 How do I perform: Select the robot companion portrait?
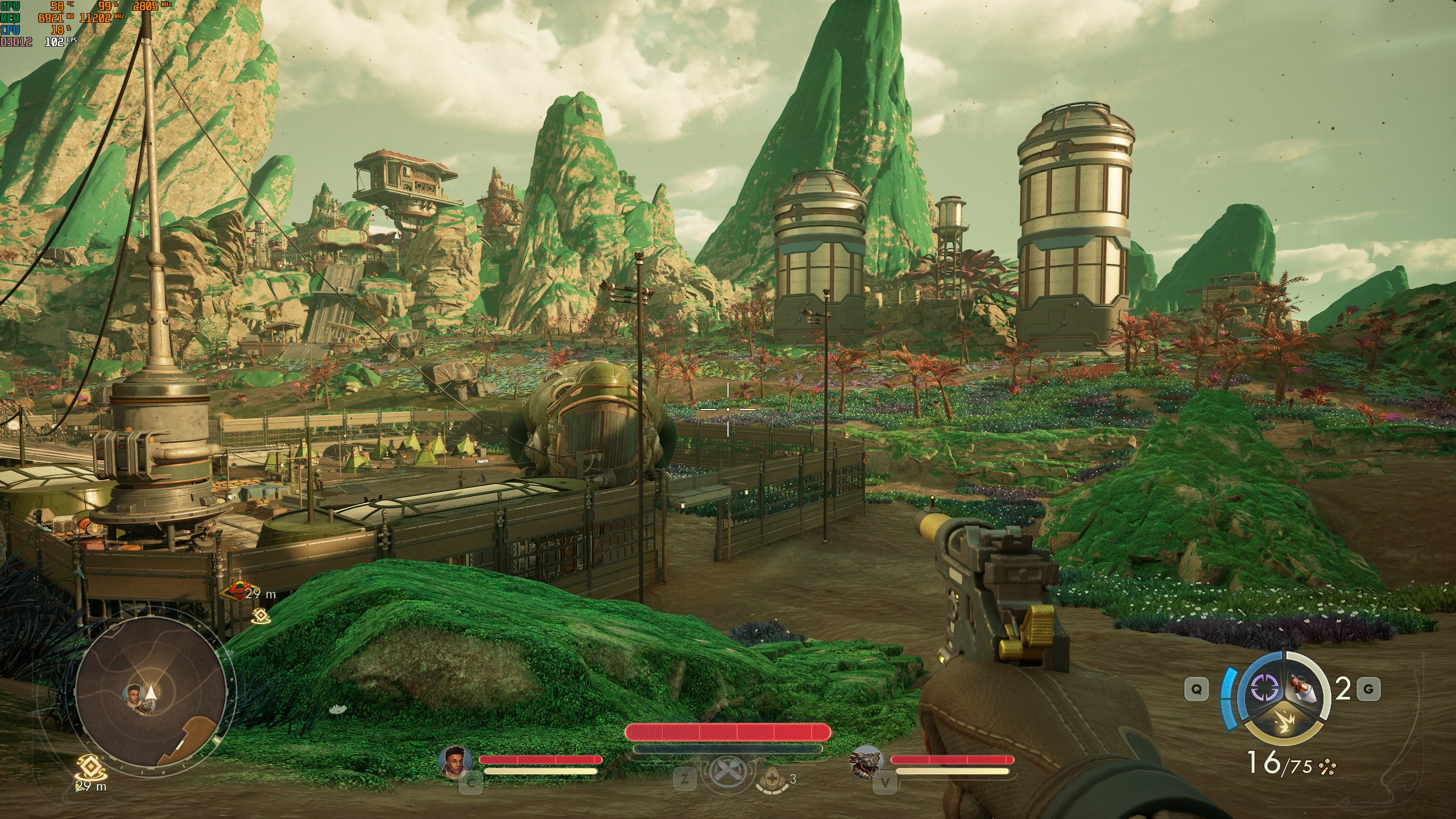[x=866, y=761]
